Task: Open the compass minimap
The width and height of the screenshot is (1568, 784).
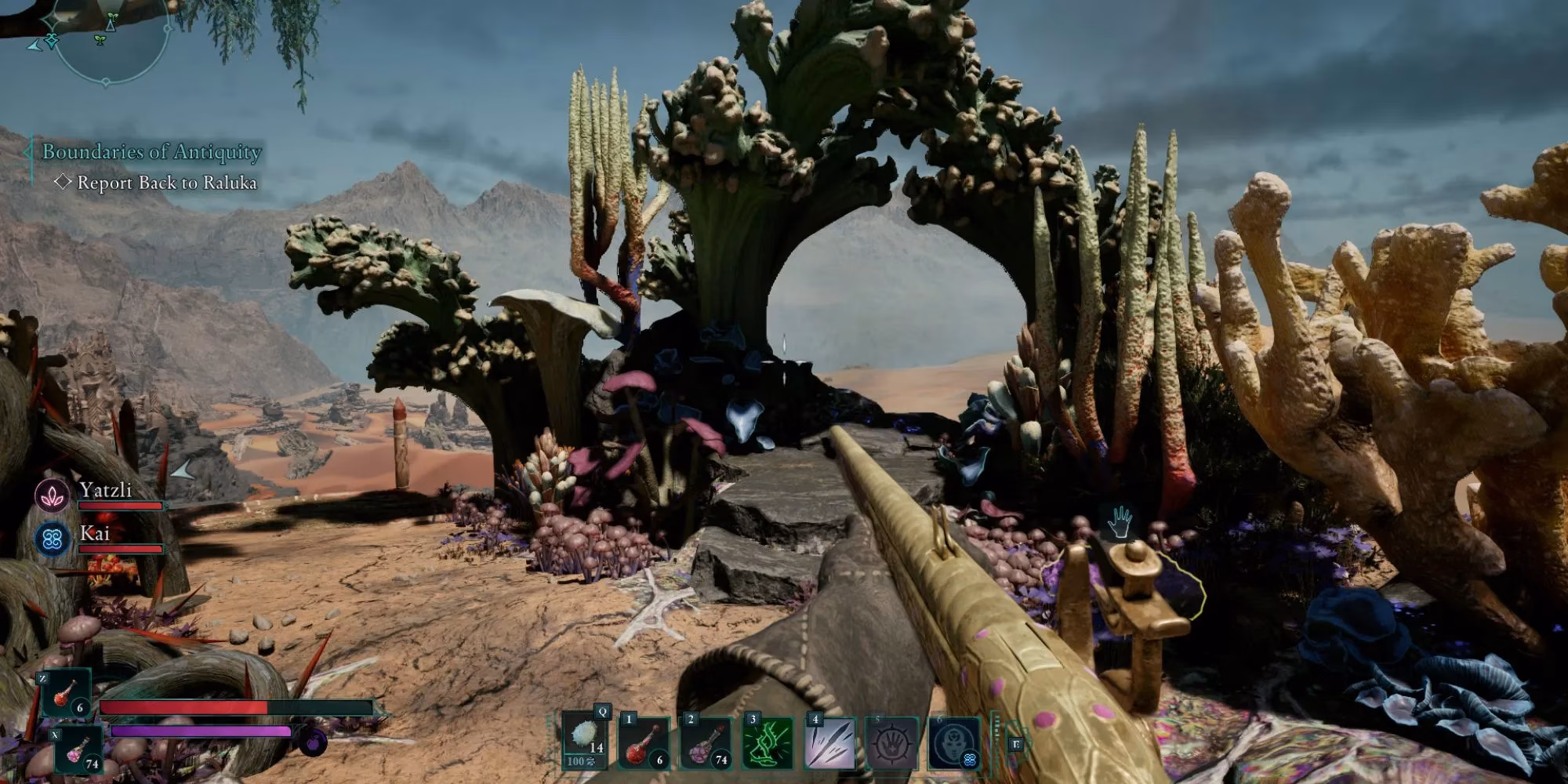Action: coord(110,35)
